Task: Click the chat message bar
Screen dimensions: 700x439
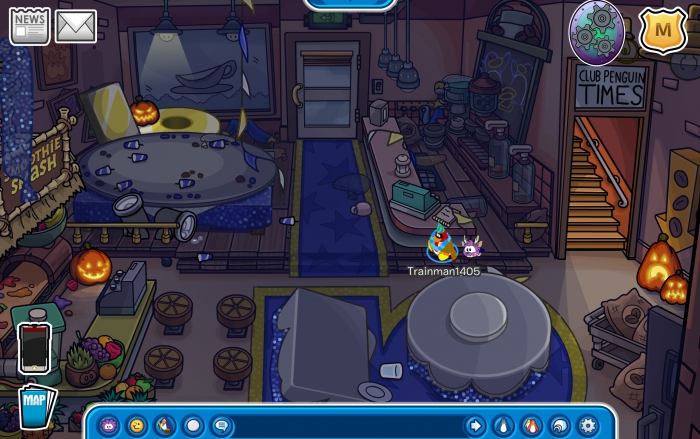Action: click(x=345, y=425)
